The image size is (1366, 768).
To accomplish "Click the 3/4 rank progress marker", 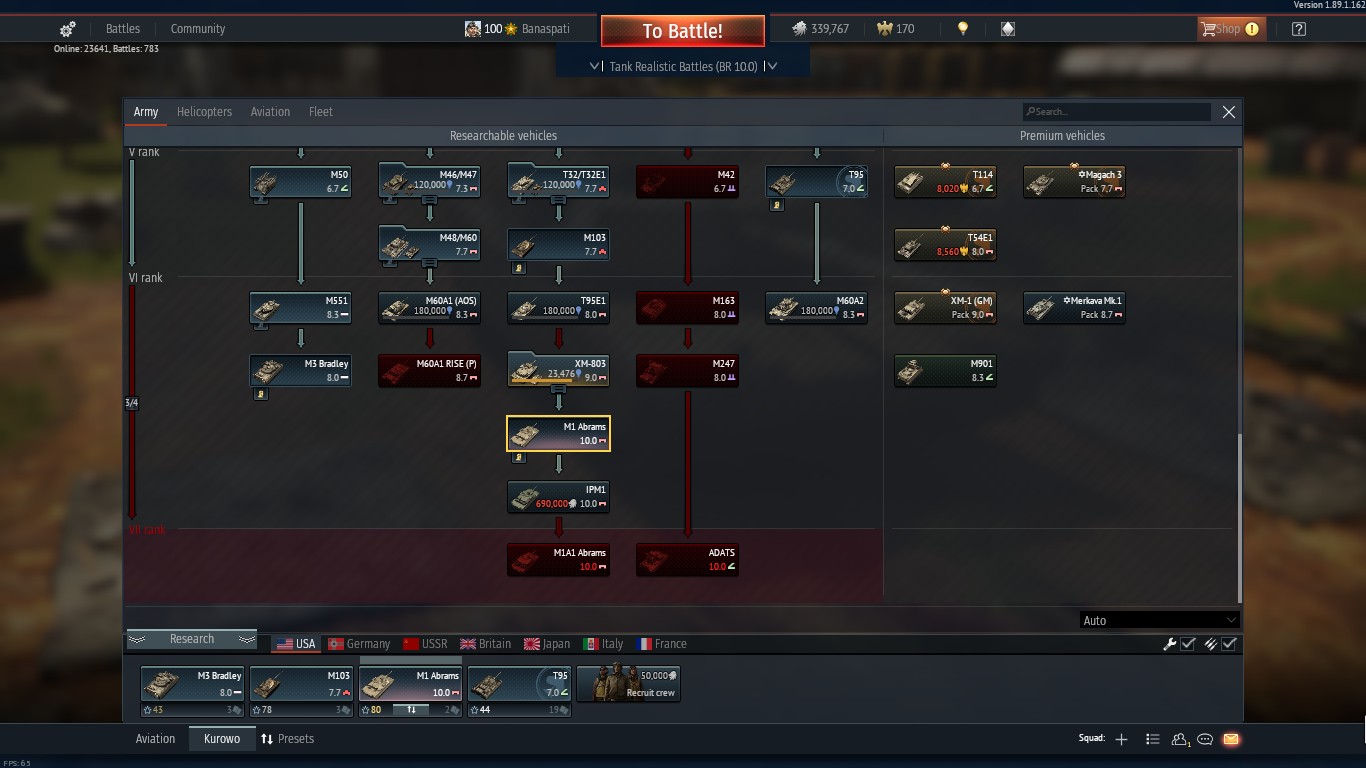I will (x=130, y=402).
